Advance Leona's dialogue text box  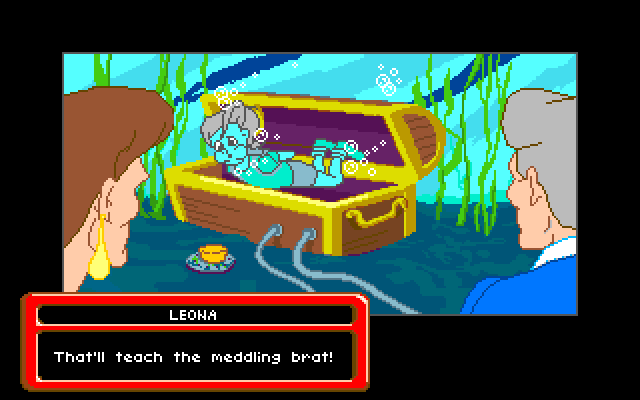point(195,356)
